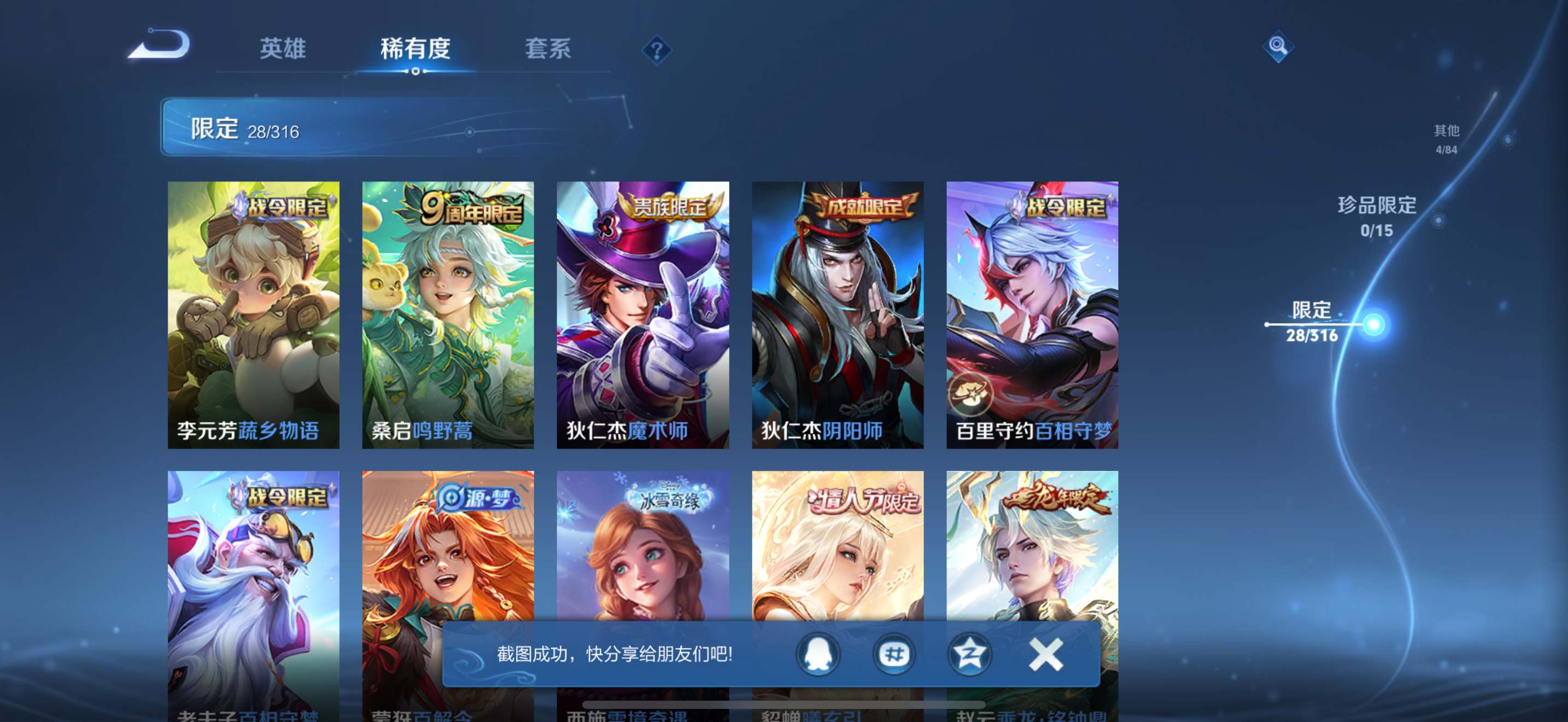Share screenshot to the hashtag channel icon
The image size is (1568, 722).
(893, 654)
